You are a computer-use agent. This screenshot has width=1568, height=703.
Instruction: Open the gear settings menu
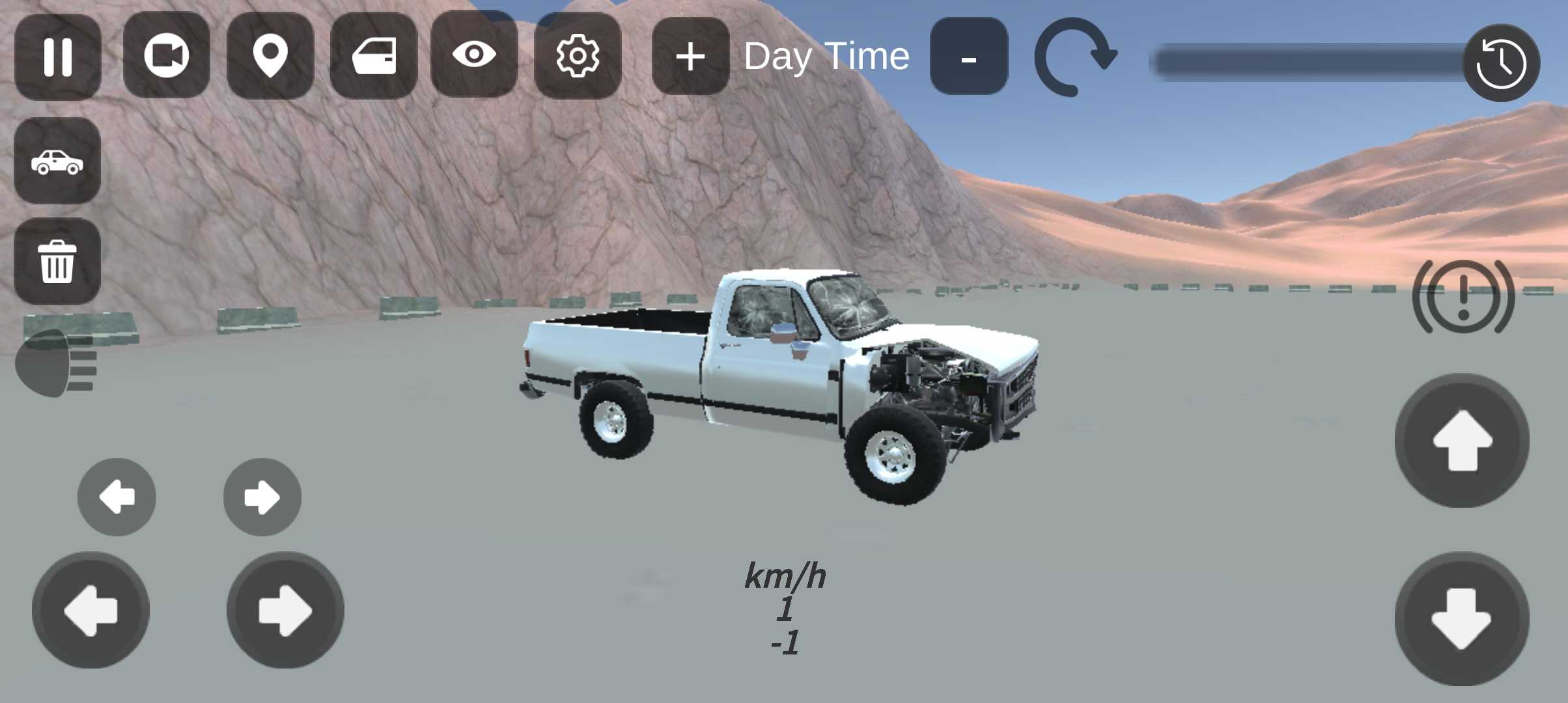[x=578, y=56]
